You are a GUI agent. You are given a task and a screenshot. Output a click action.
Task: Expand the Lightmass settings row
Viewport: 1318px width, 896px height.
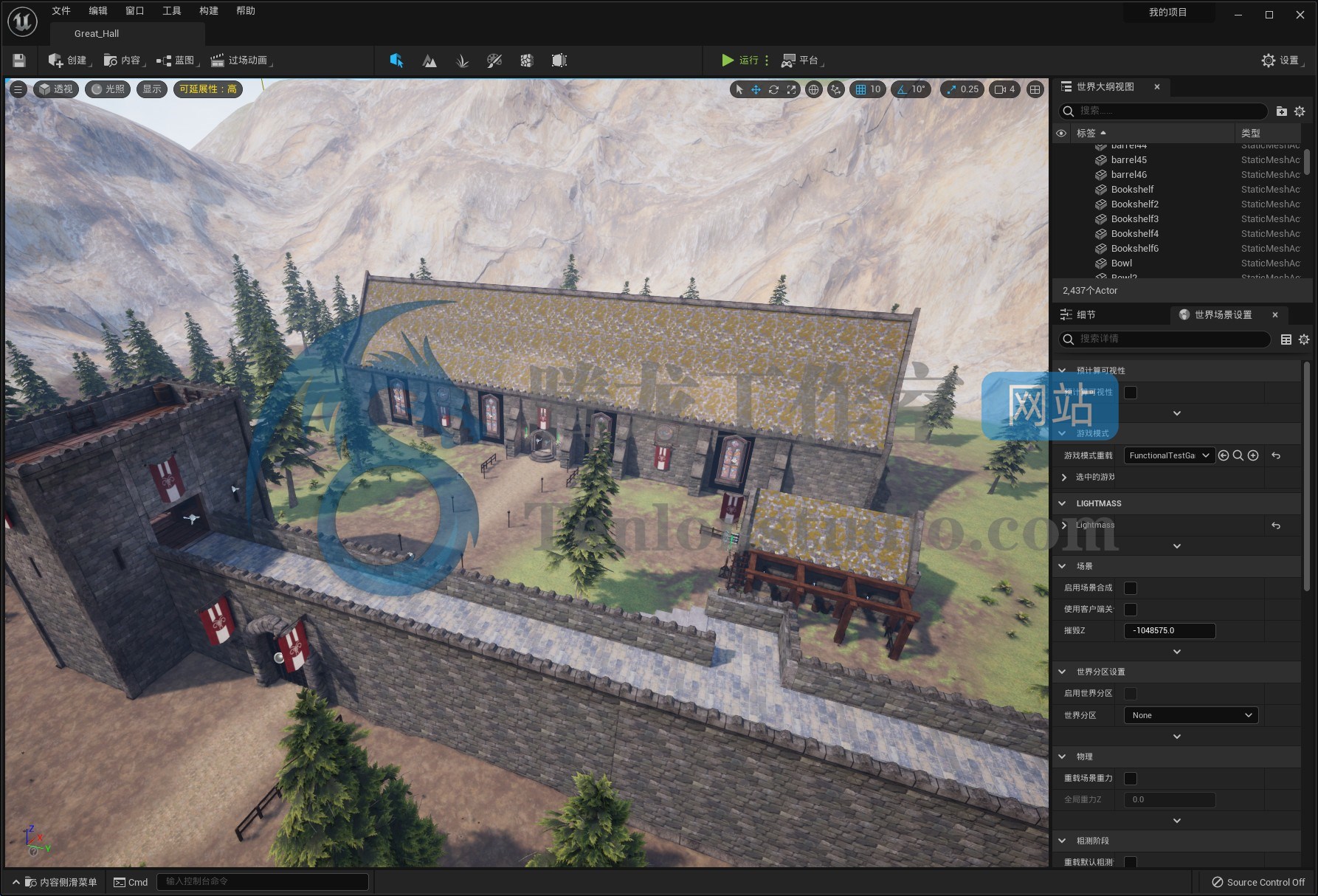coord(1063,525)
